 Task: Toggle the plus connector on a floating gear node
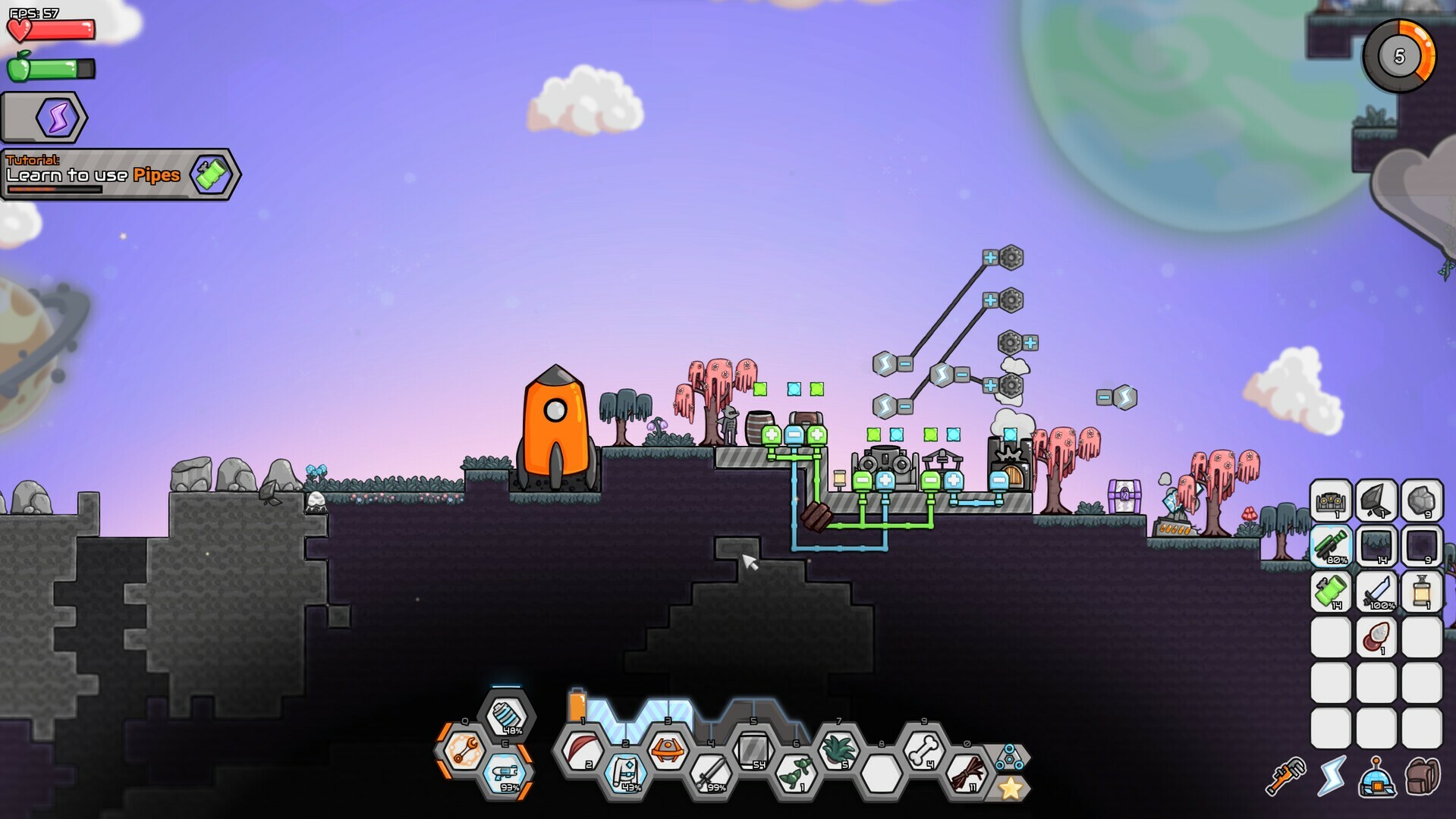[990, 259]
